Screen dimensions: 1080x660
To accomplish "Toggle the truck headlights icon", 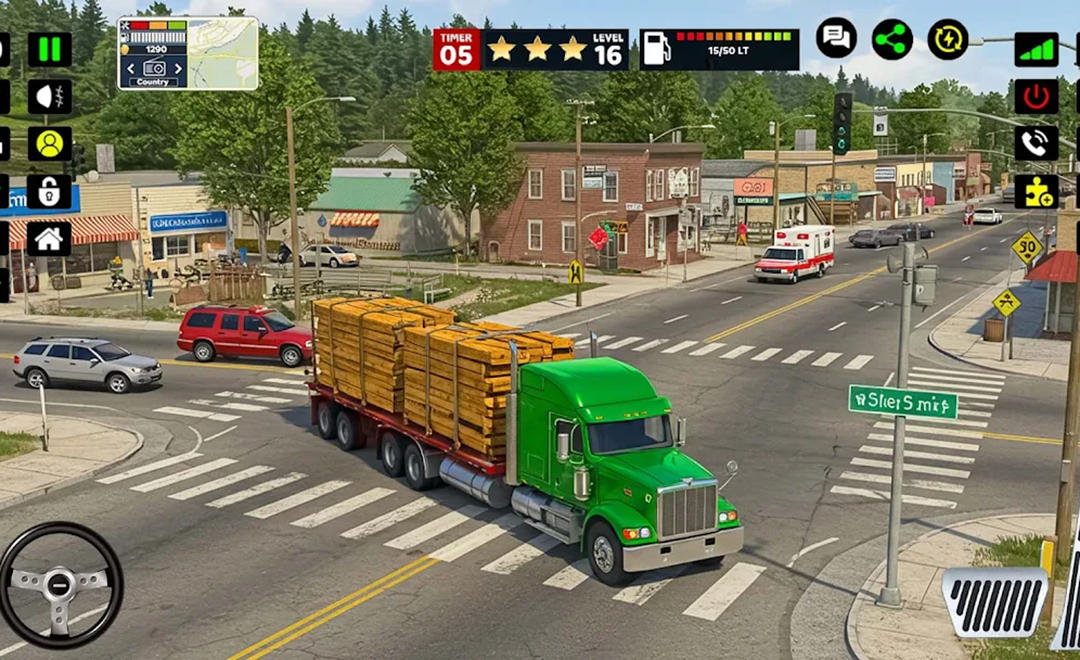I will pos(49,96).
